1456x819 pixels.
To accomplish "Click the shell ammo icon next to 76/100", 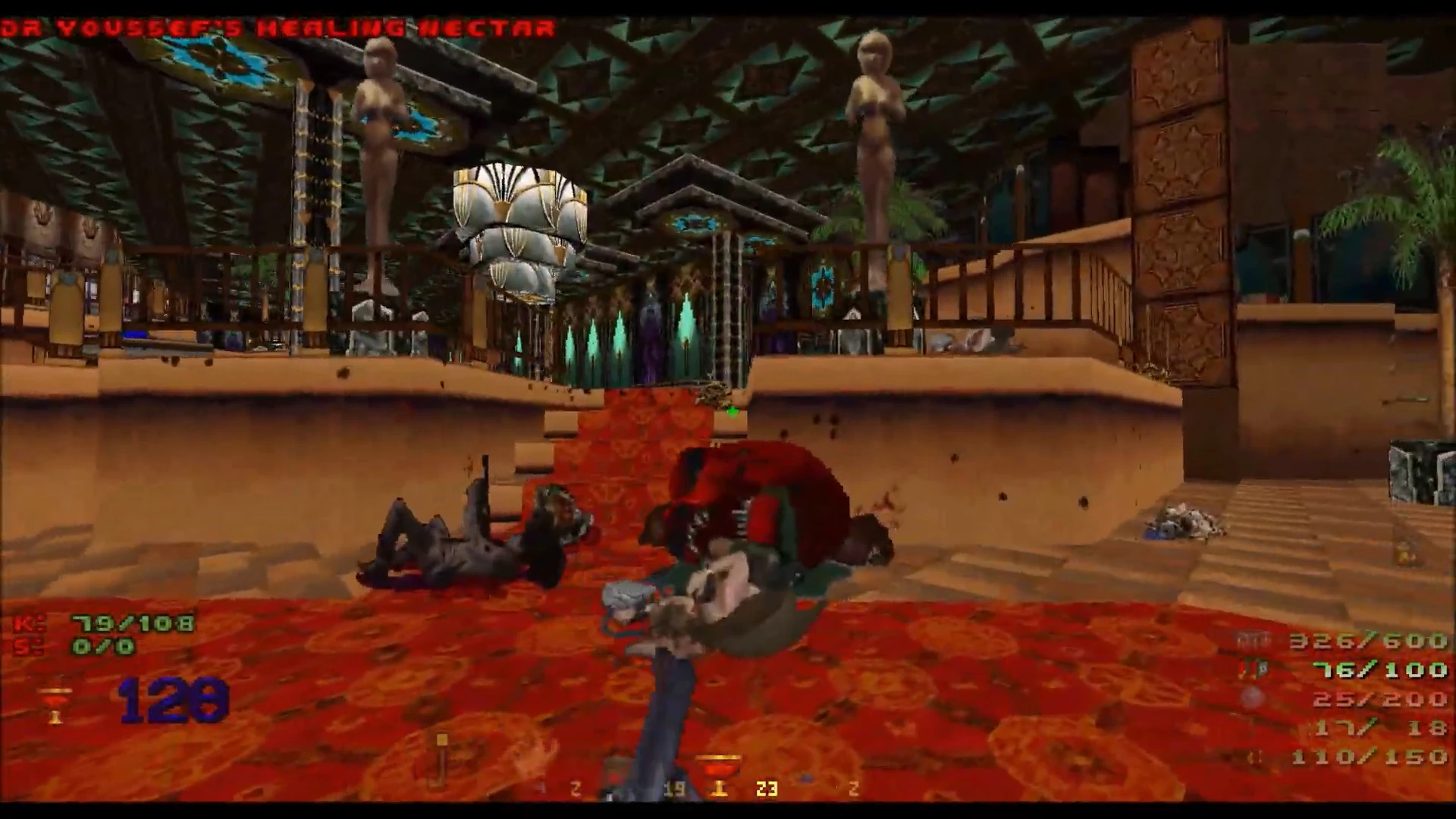I will point(1253,668).
